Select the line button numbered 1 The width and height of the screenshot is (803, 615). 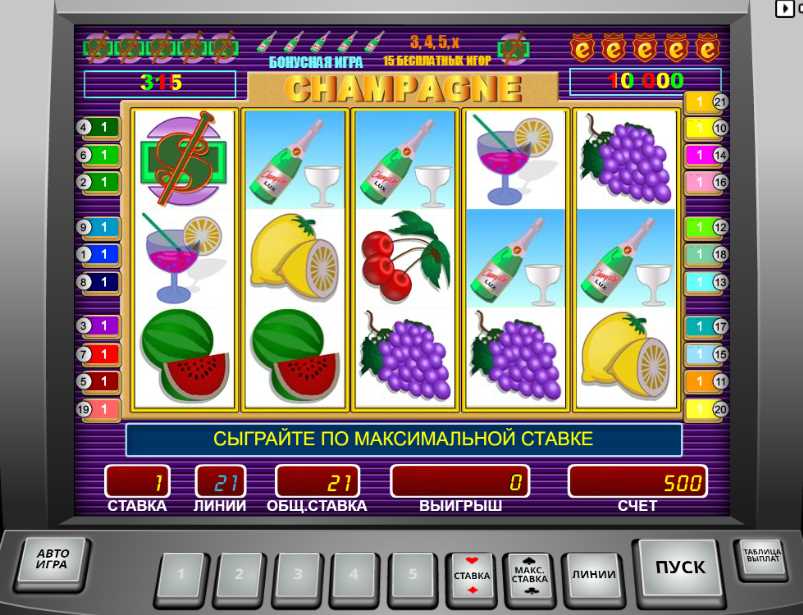pyautogui.click(x=181, y=575)
